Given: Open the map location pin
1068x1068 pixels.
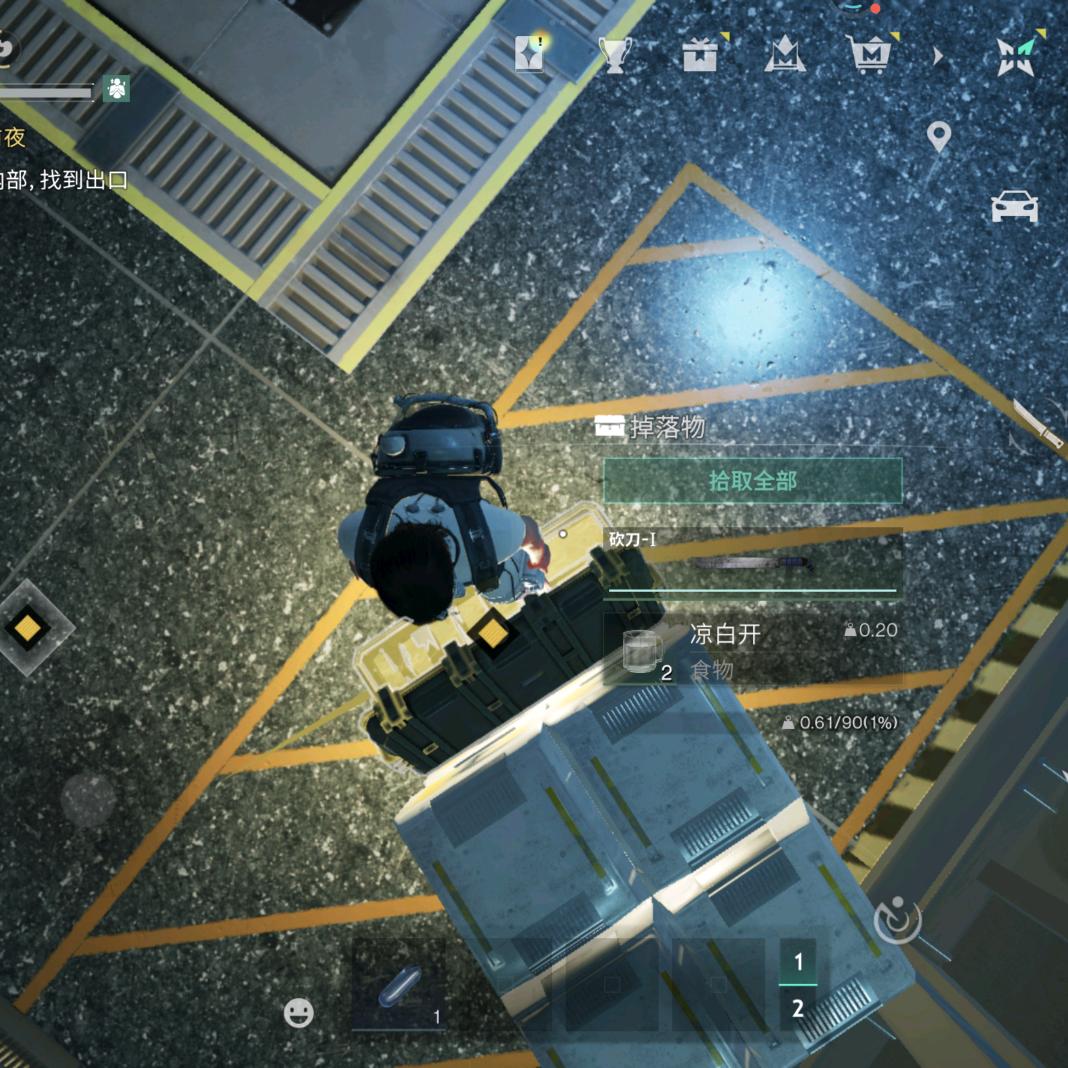Looking at the screenshot, I should coord(938,136).
